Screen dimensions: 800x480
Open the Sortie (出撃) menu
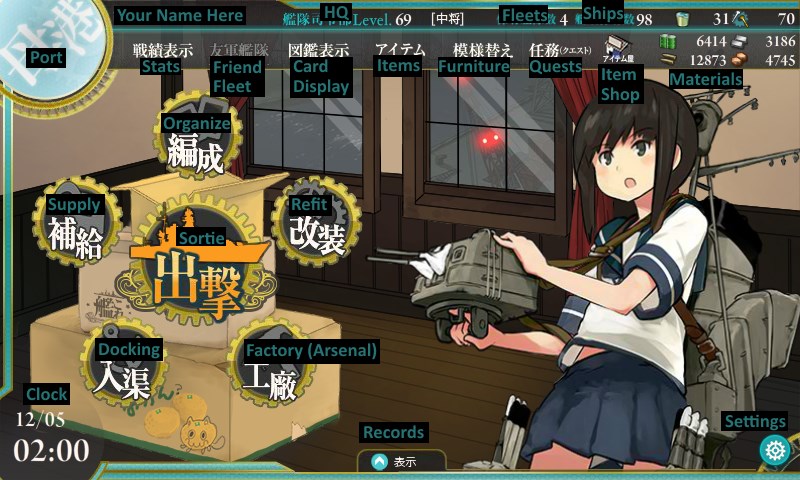pos(198,272)
